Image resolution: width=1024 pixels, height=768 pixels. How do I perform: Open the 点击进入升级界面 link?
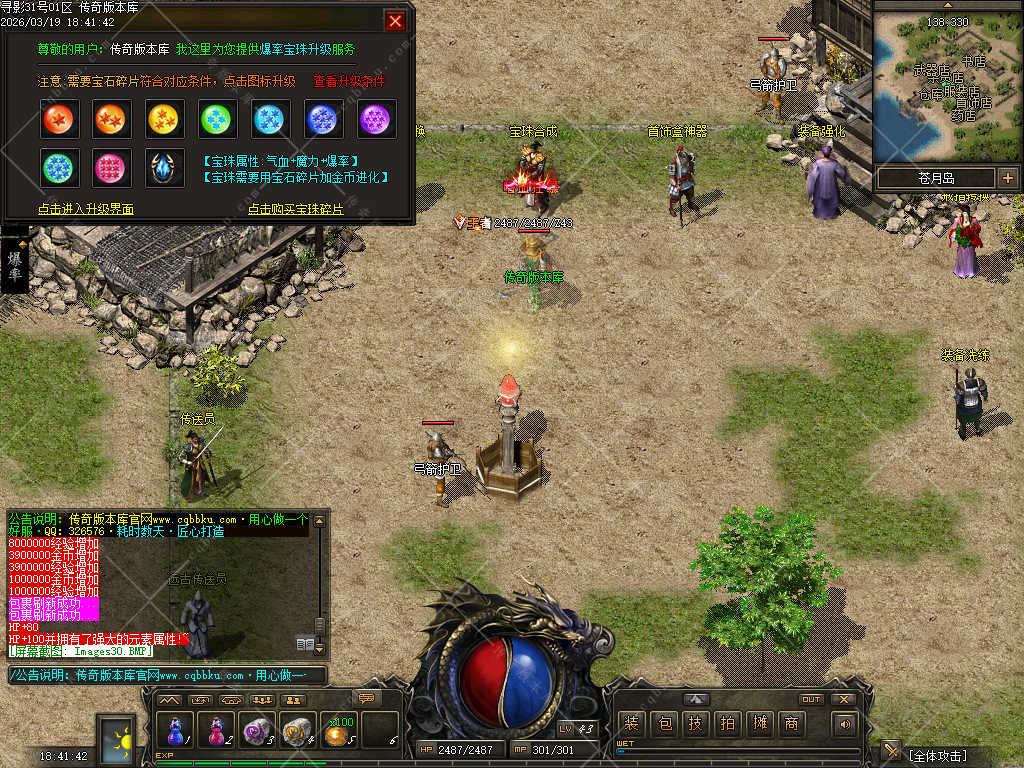point(86,209)
